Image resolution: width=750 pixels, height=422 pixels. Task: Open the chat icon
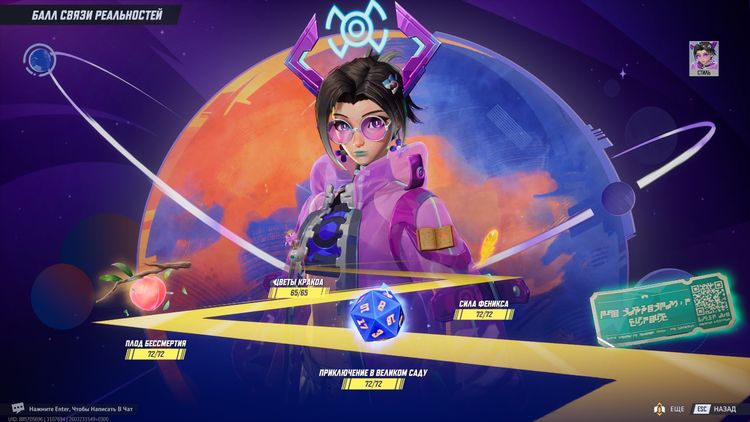coord(18,408)
